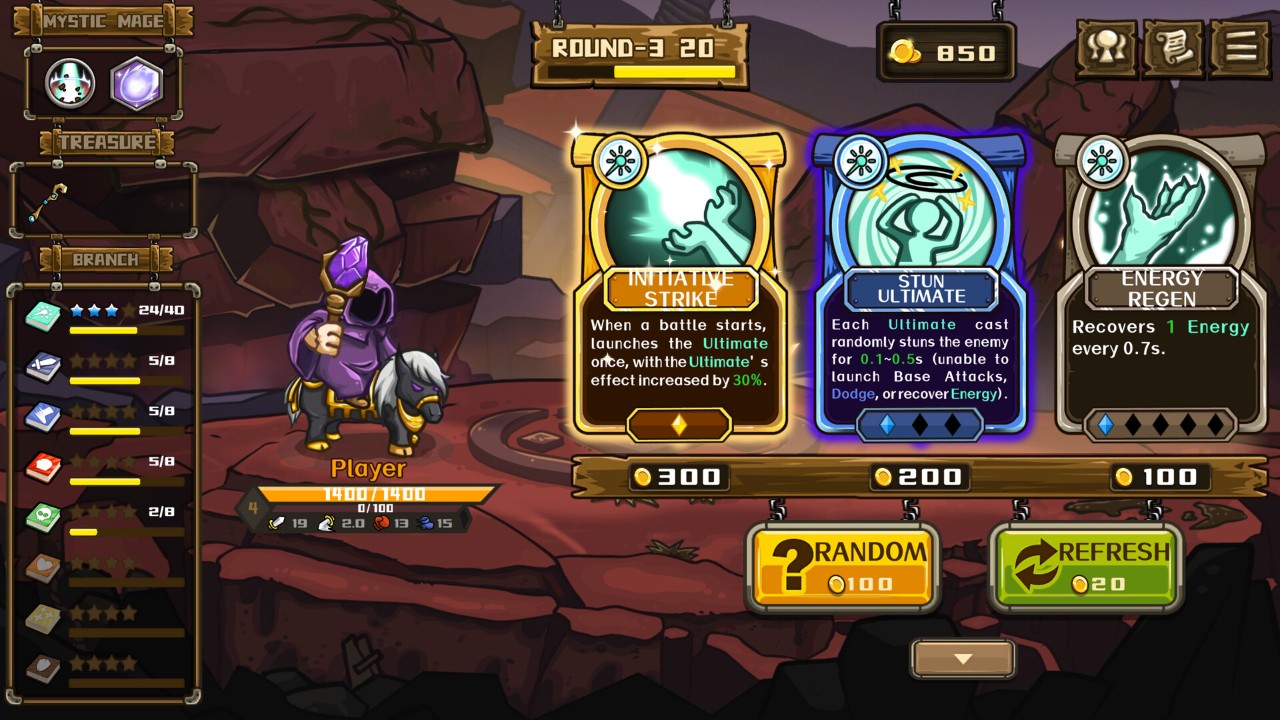Inspect the round meteor skill icon
The image size is (1280, 720).
pos(70,84)
